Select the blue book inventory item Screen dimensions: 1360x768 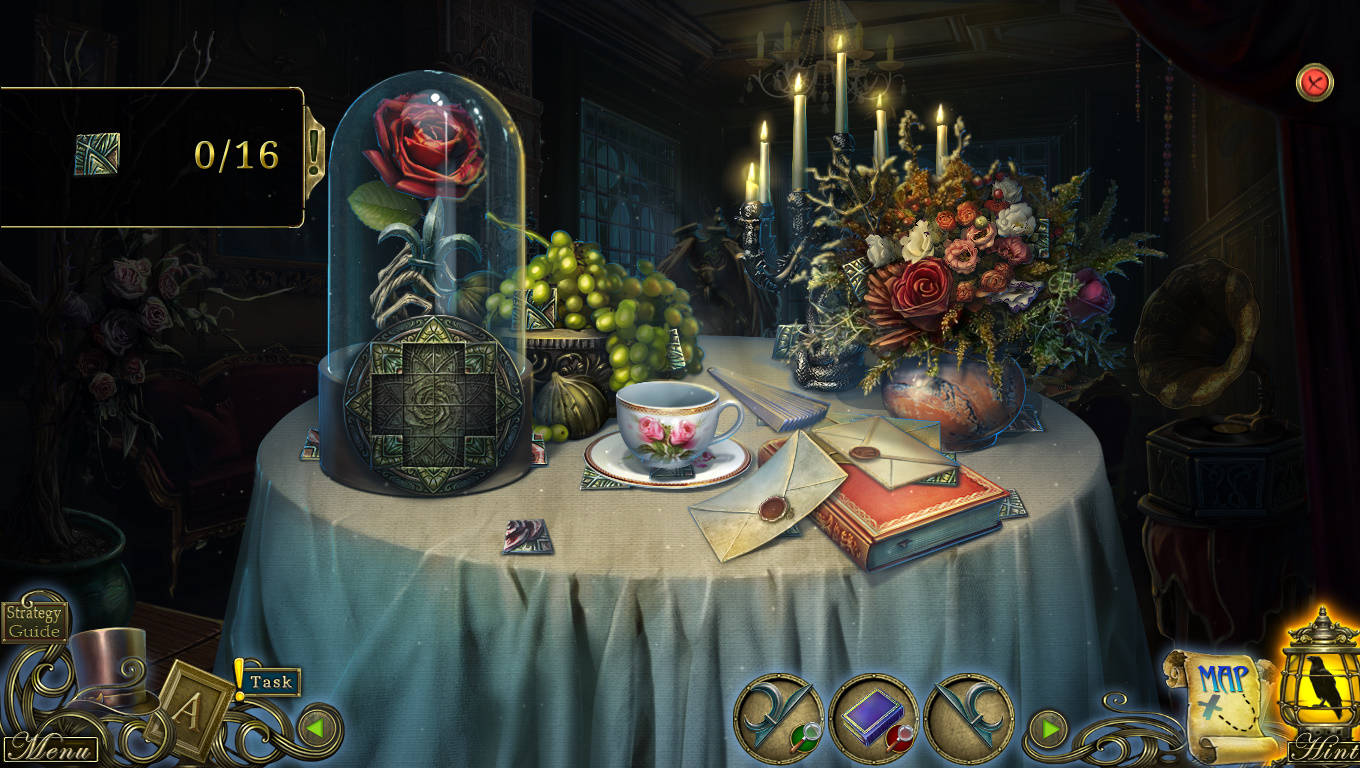(x=873, y=718)
